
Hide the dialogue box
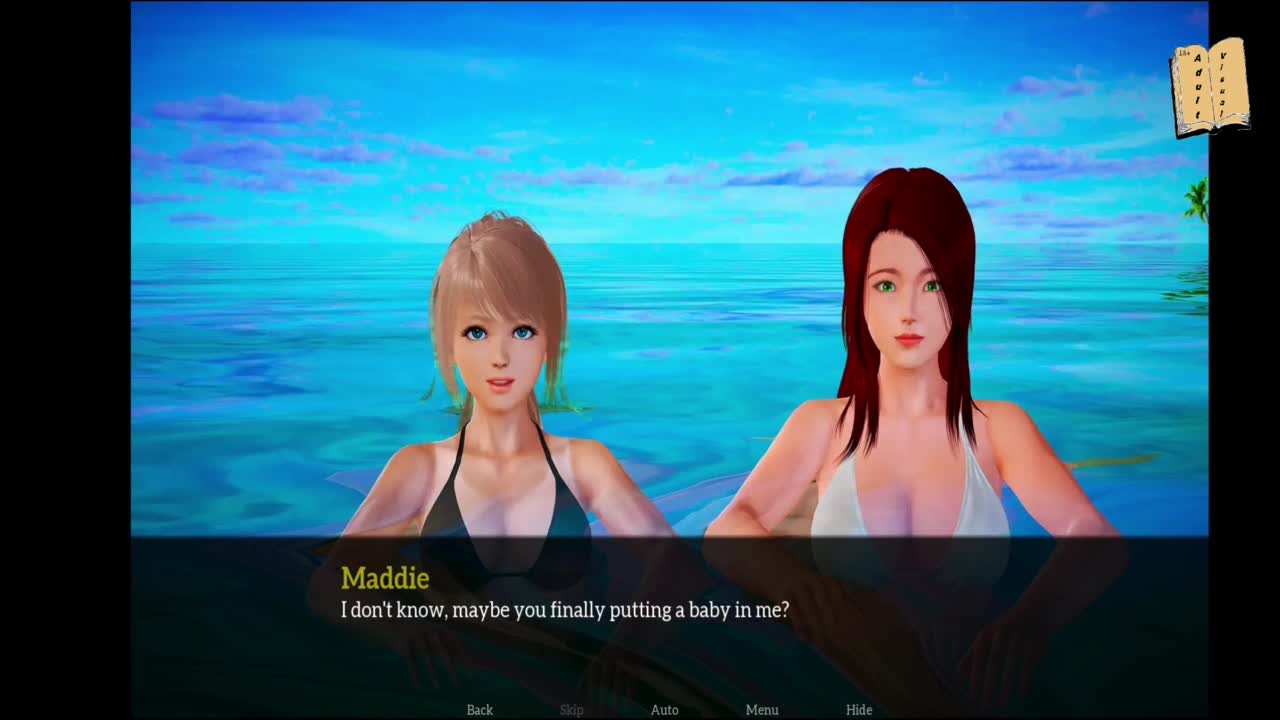pos(859,710)
